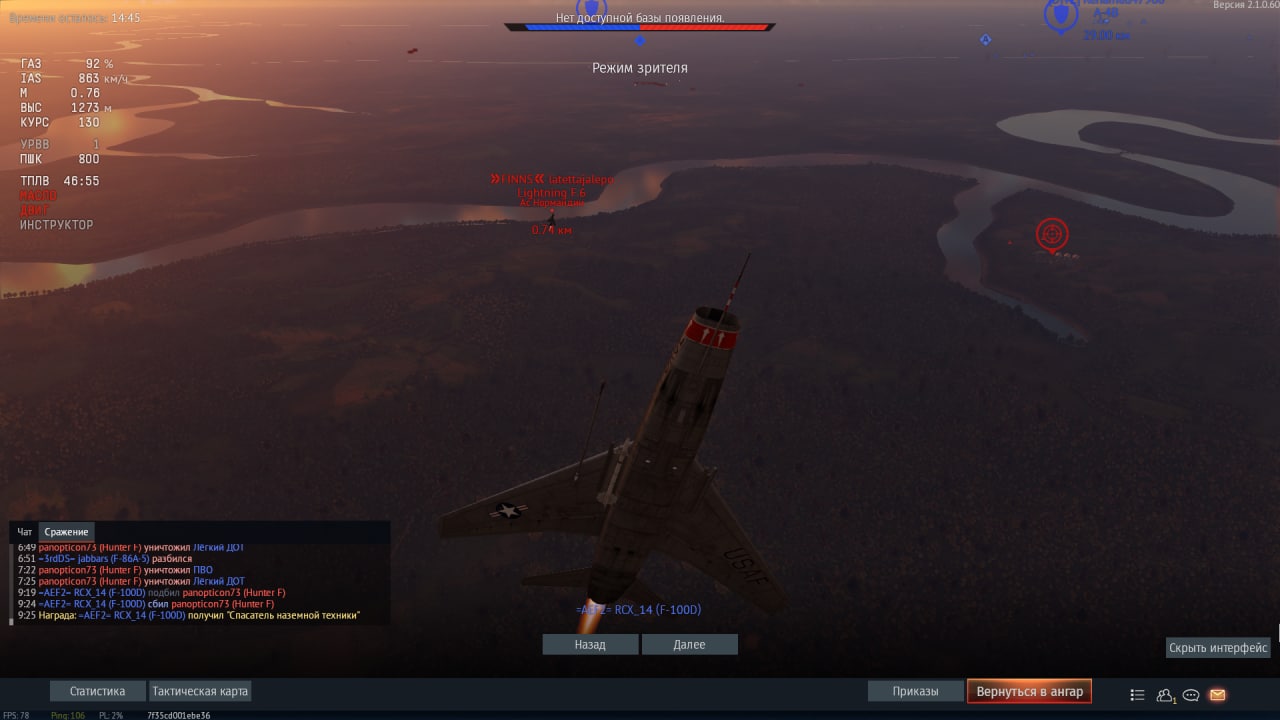Viewport: 1280px width, 720px height.
Task: Open the Статистика panel
Action: [97, 691]
